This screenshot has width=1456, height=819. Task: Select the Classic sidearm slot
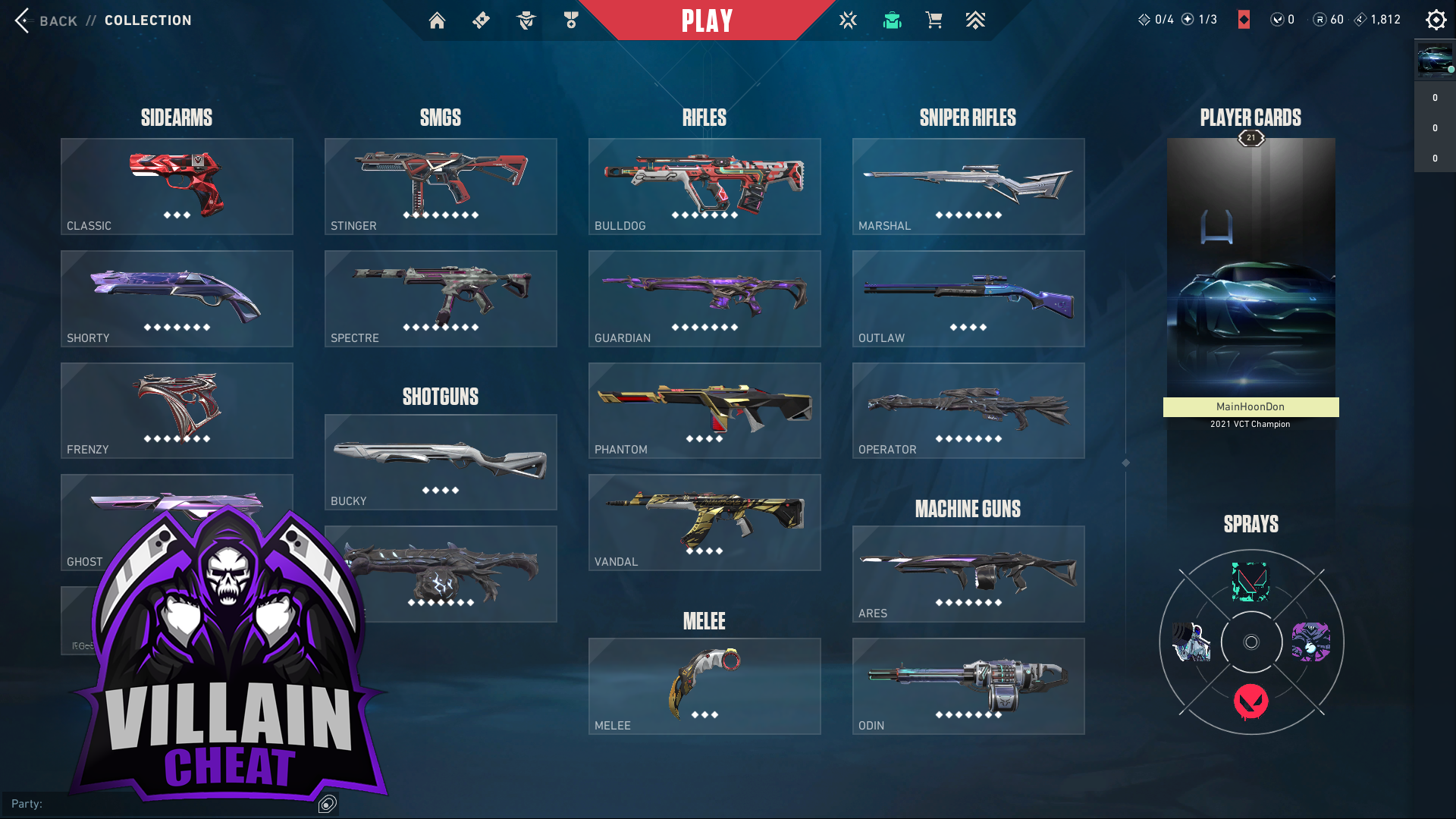tap(177, 187)
